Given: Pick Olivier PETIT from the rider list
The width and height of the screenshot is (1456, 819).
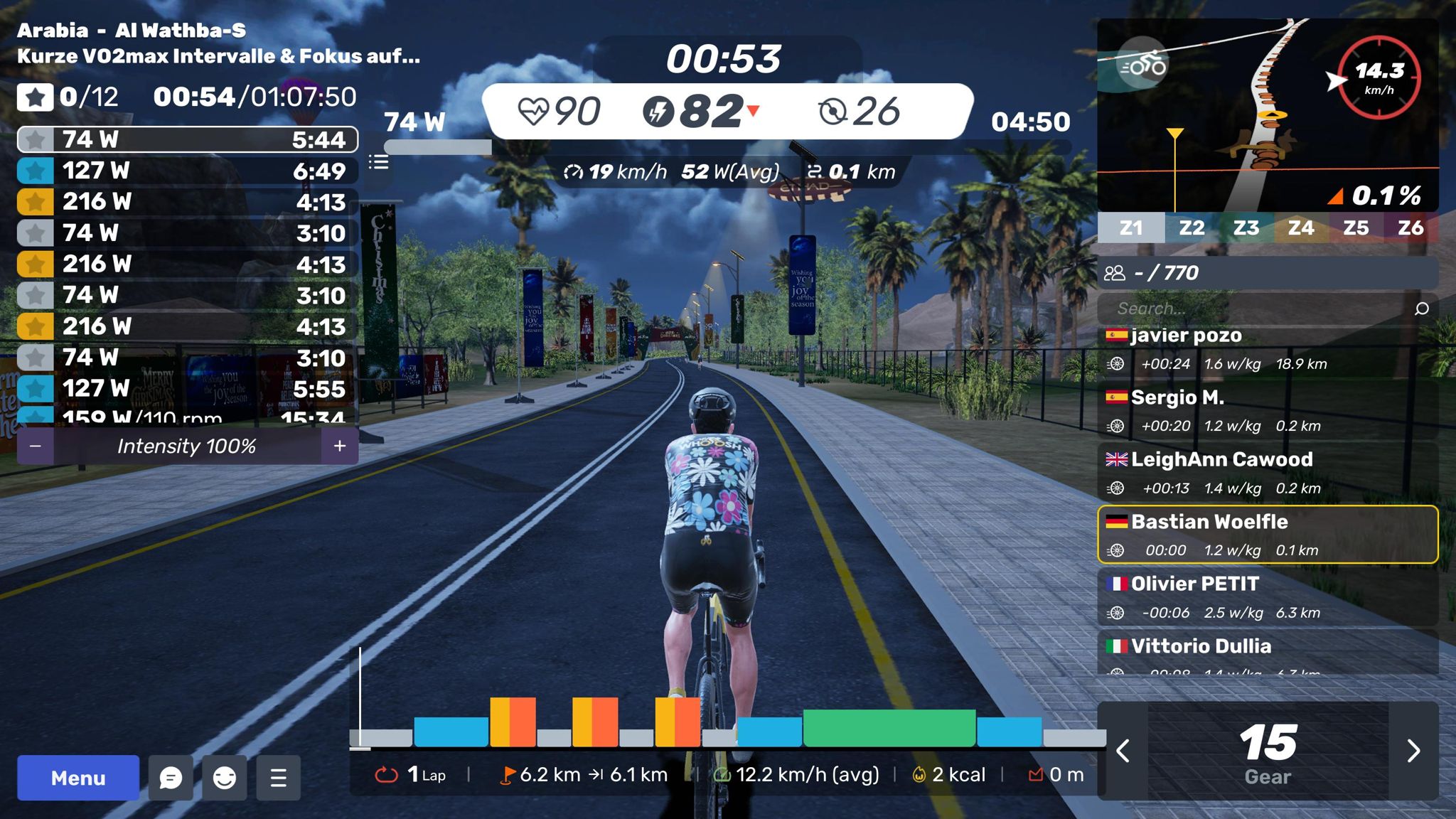Looking at the screenshot, I should [1268, 597].
